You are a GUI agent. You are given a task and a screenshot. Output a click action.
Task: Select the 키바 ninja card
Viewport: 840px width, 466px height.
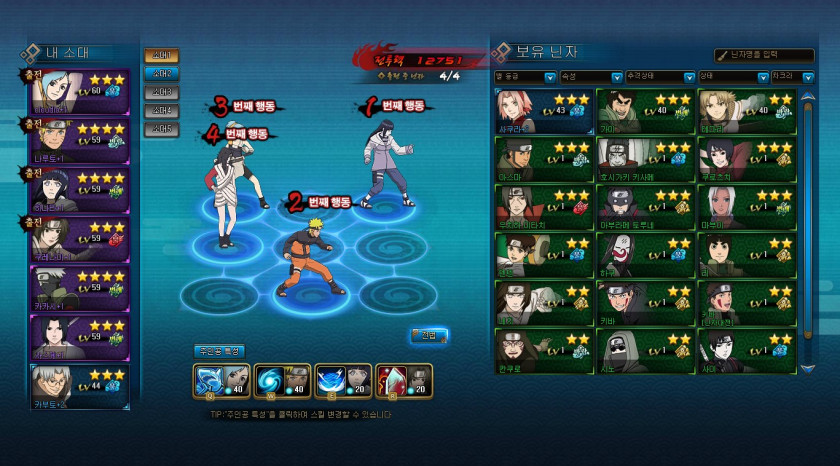click(644, 303)
